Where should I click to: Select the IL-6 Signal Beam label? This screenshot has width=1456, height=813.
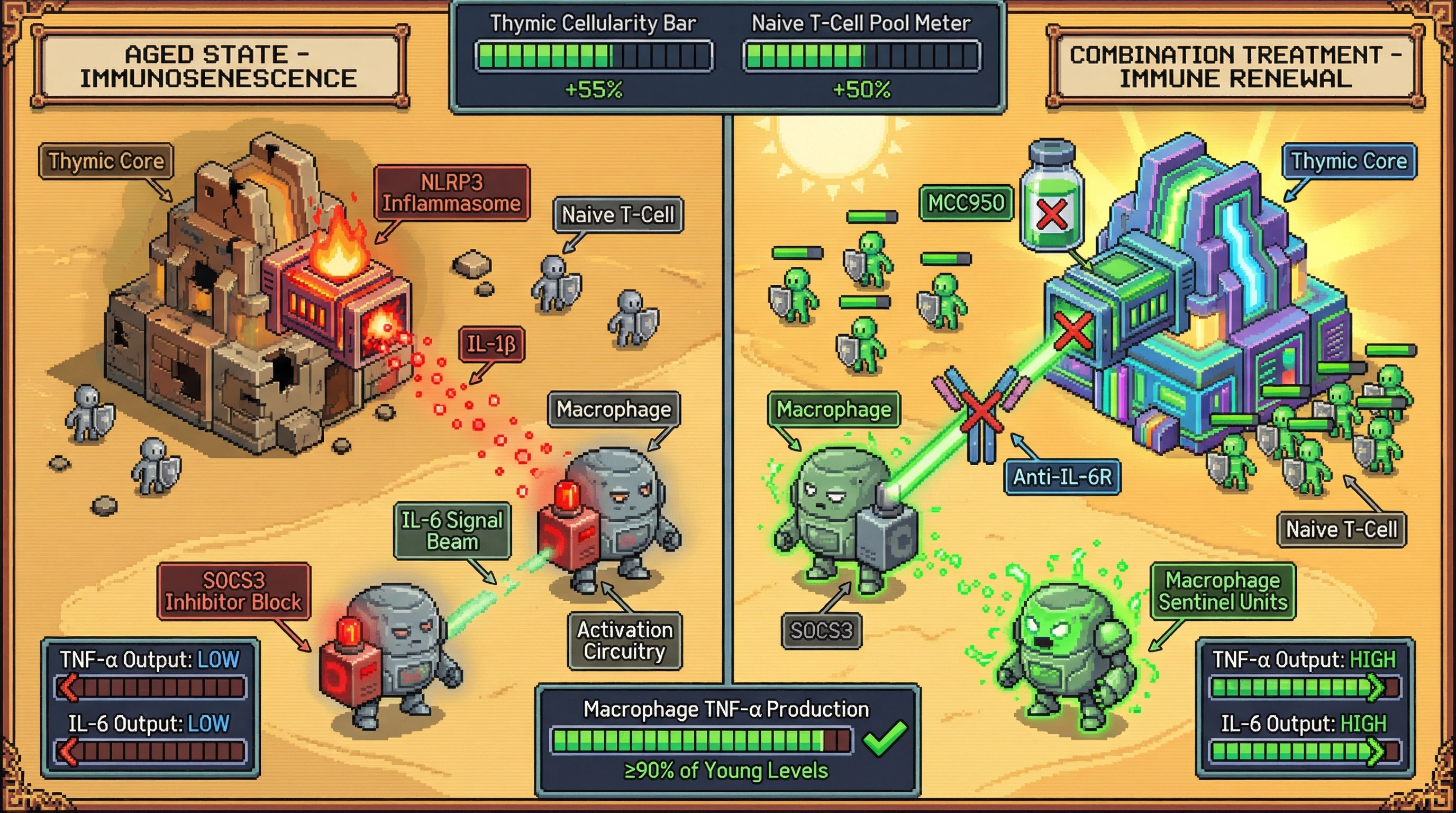[452, 531]
